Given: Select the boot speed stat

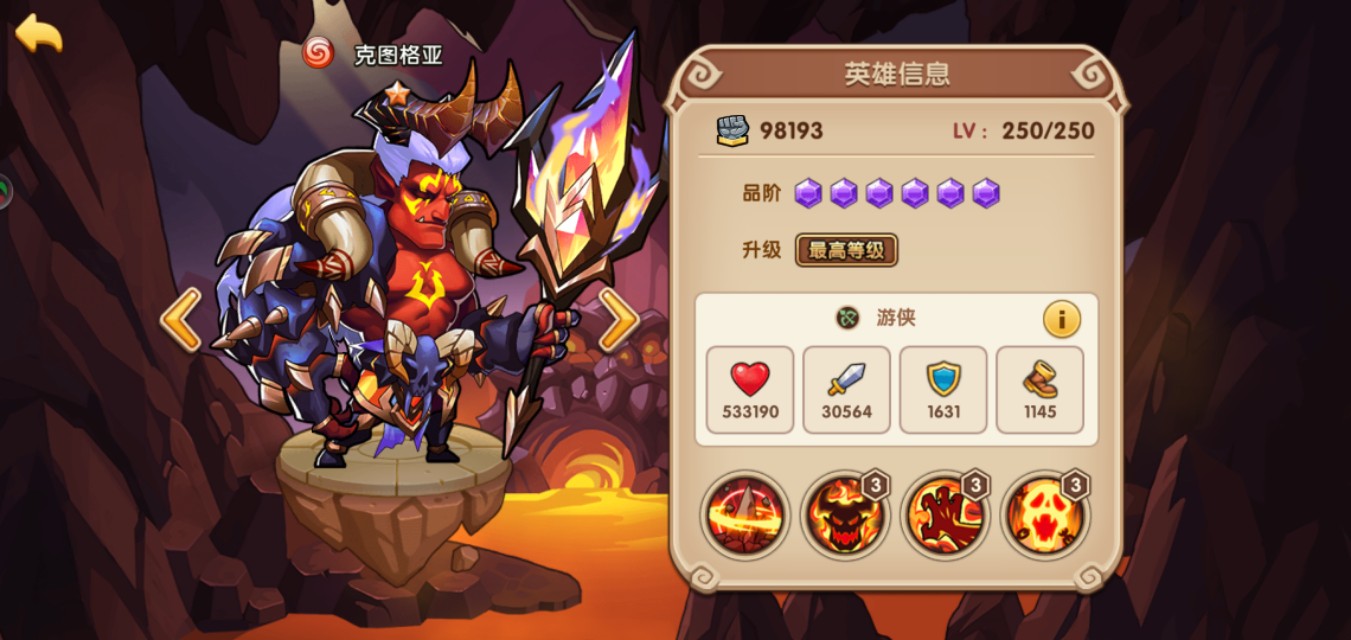Looking at the screenshot, I should pos(1040,390).
